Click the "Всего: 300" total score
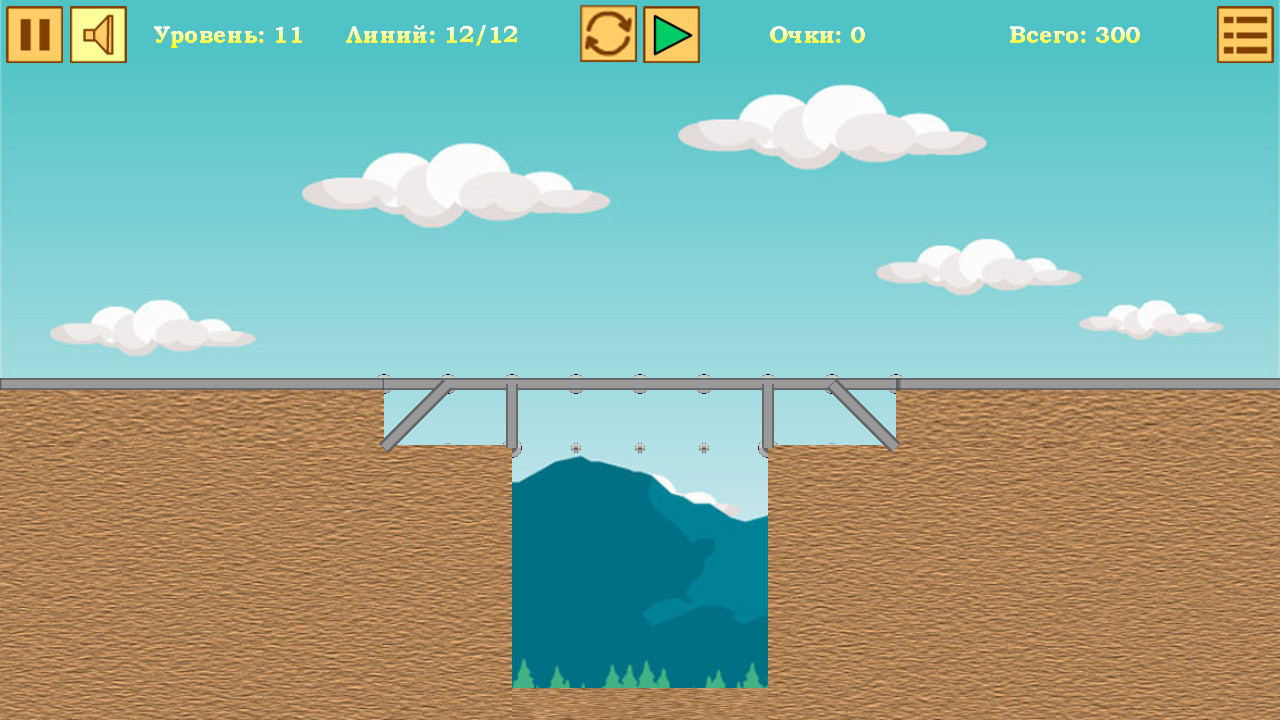Screen dimensions: 1280x720 [x=1074, y=33]
